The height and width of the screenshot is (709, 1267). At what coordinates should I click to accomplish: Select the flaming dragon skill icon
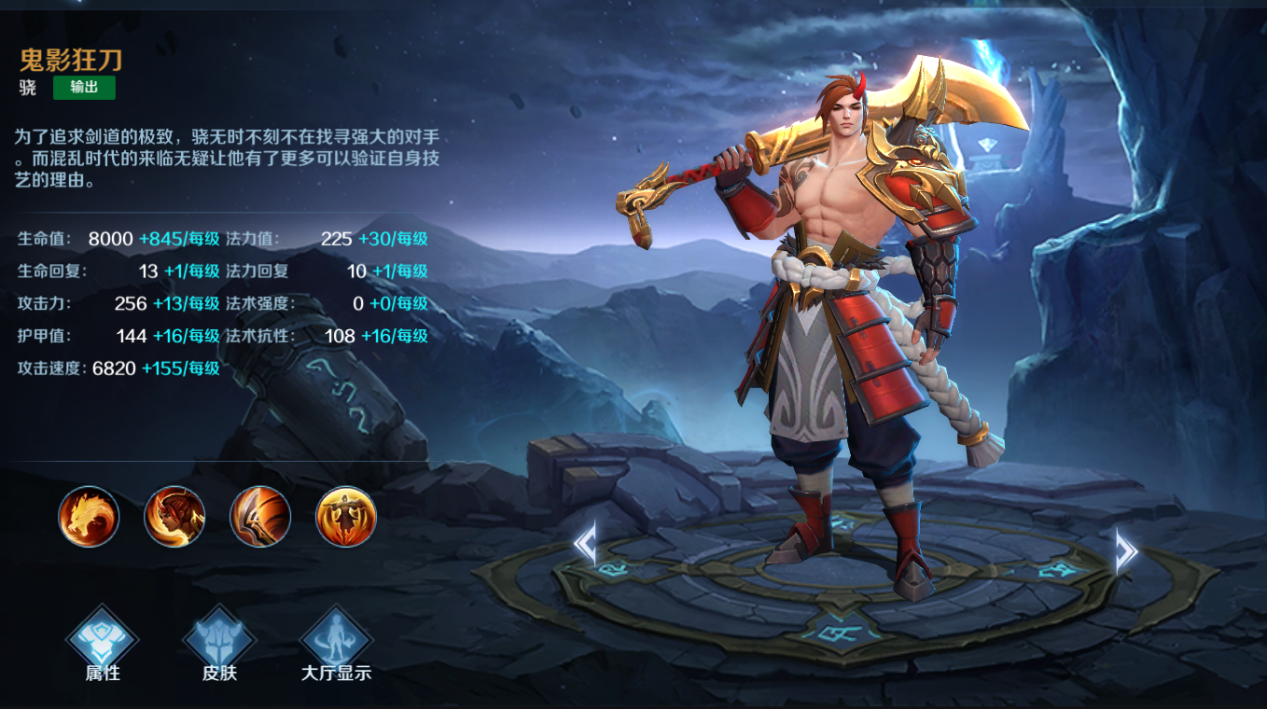point(89,516)
